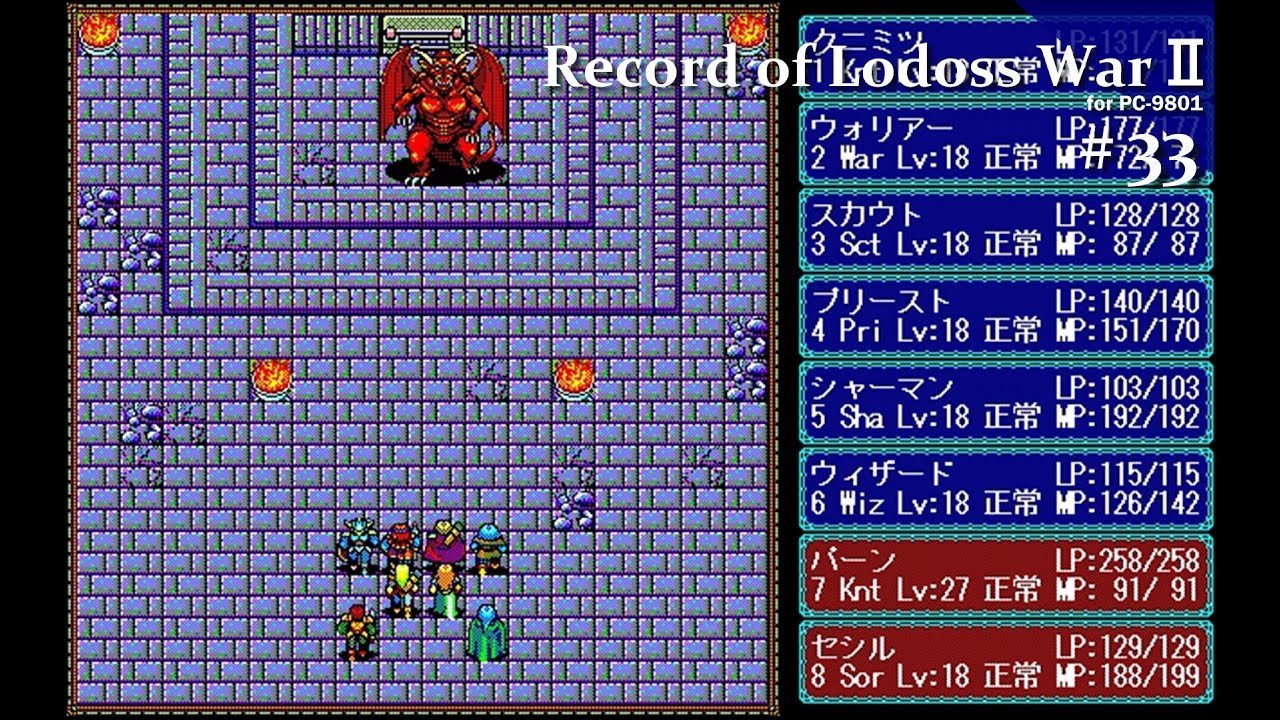Click the first party panel, クニミツ
Image resolution: width=1280 pixels, height=720 pixels.
[1005, 58]
